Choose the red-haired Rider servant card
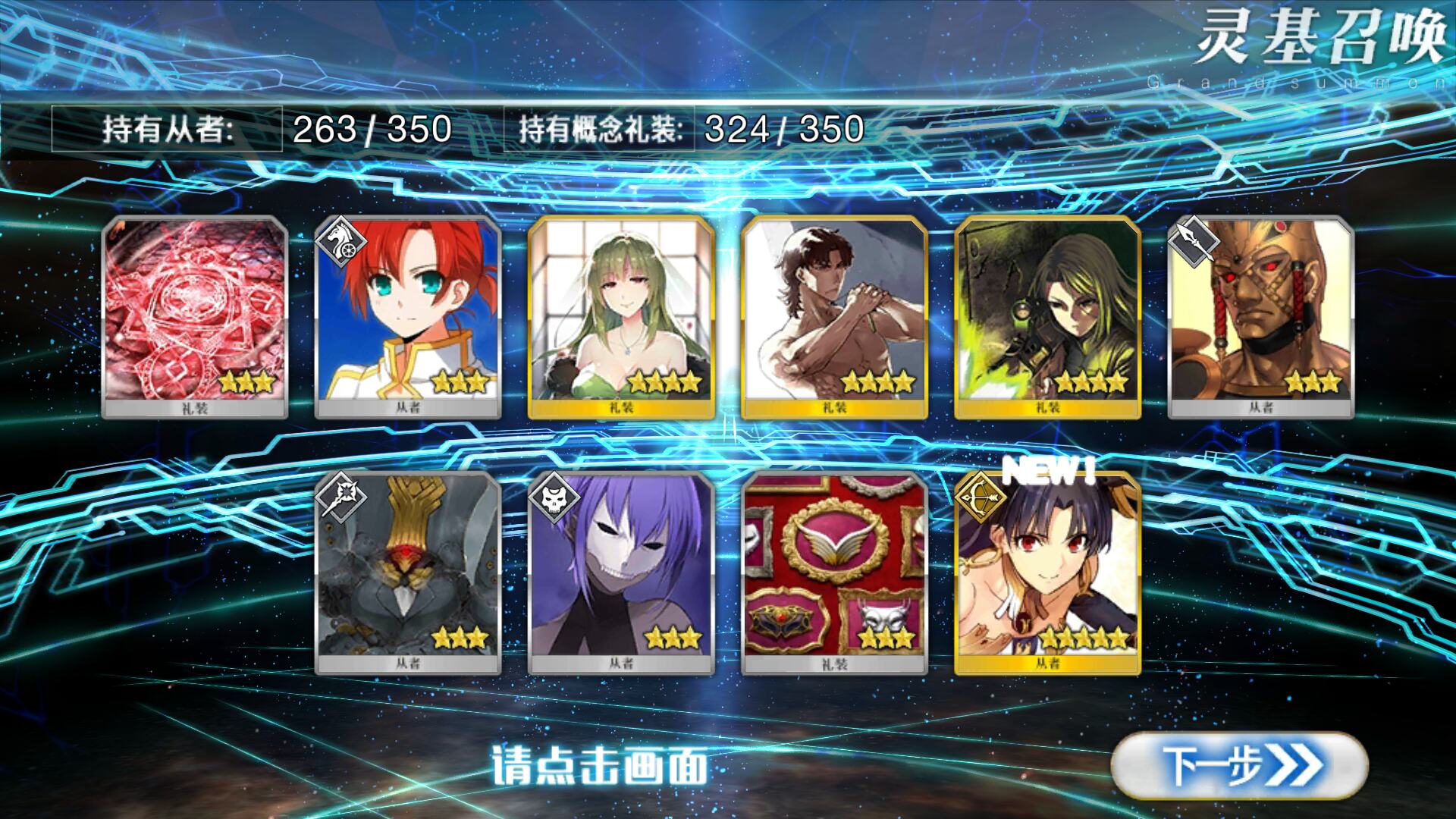Screen dimensions: 1456x819 408,316
